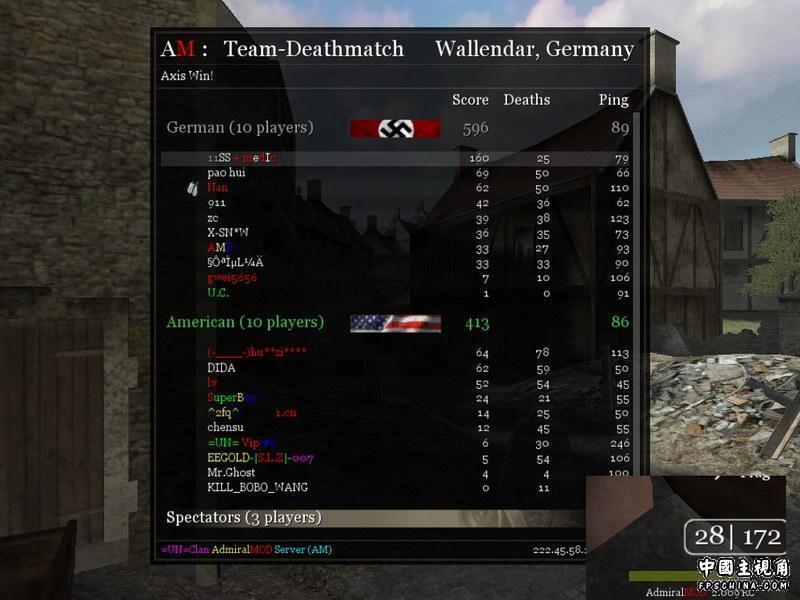Choose the gwei5656 player entry

pos(232,277)
